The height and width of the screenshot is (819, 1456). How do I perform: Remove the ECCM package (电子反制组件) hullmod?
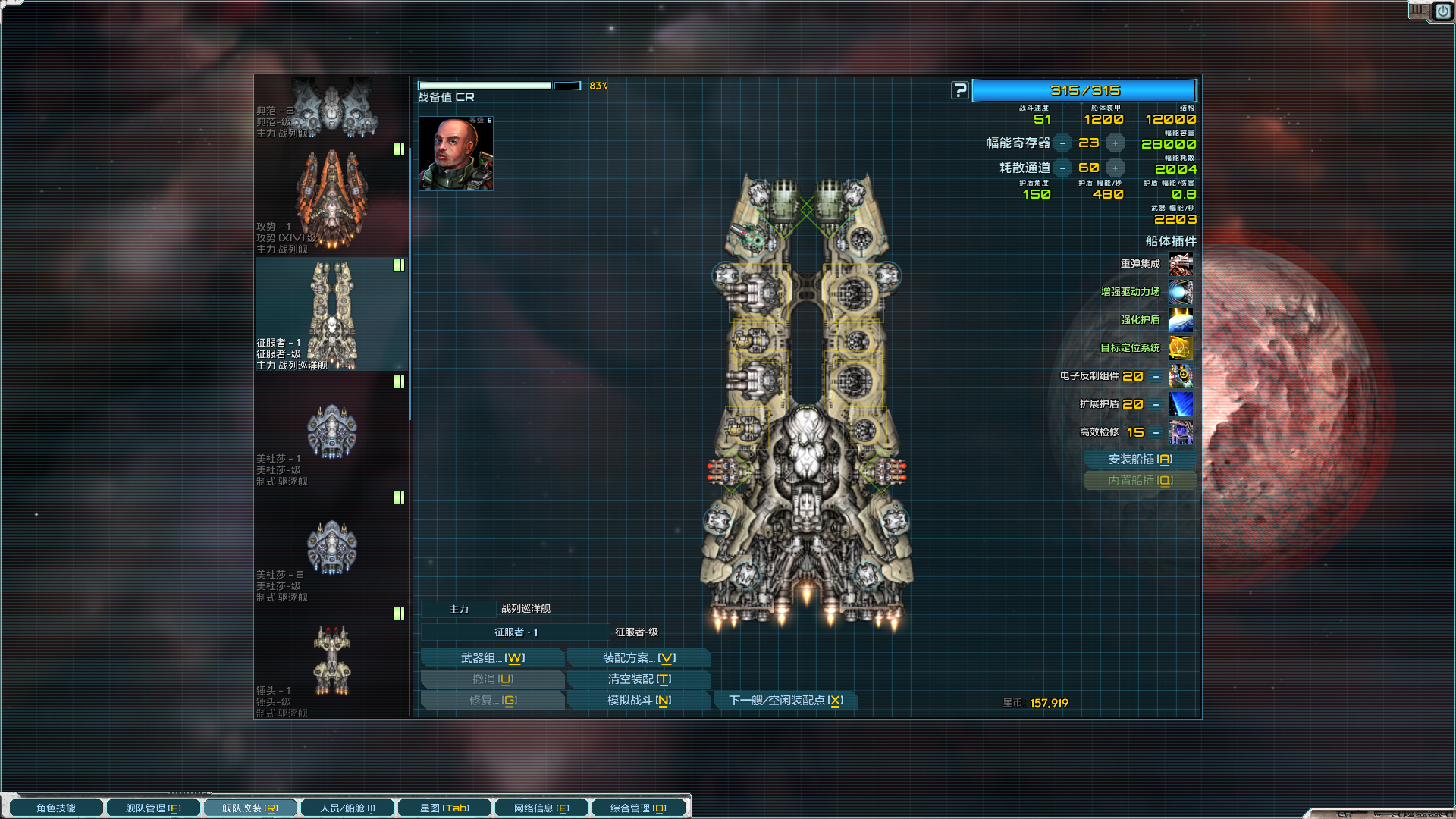[1156, 377]
